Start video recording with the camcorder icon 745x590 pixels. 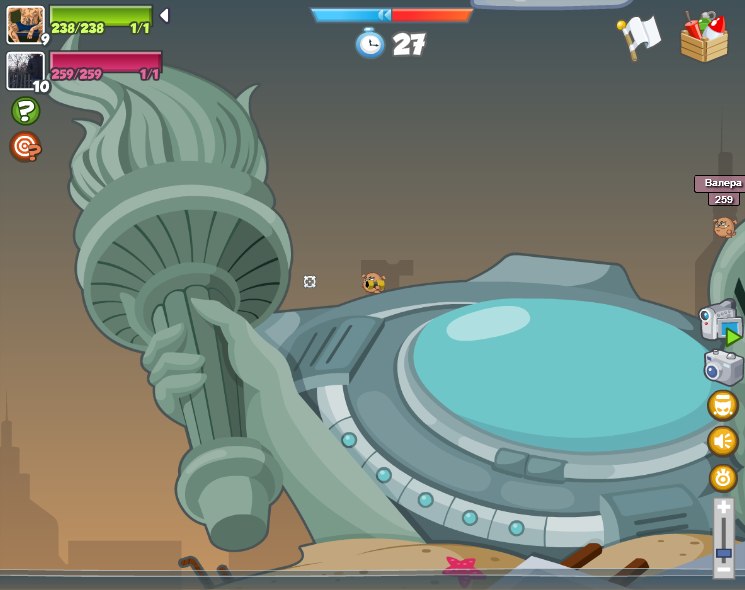[721, 323]
